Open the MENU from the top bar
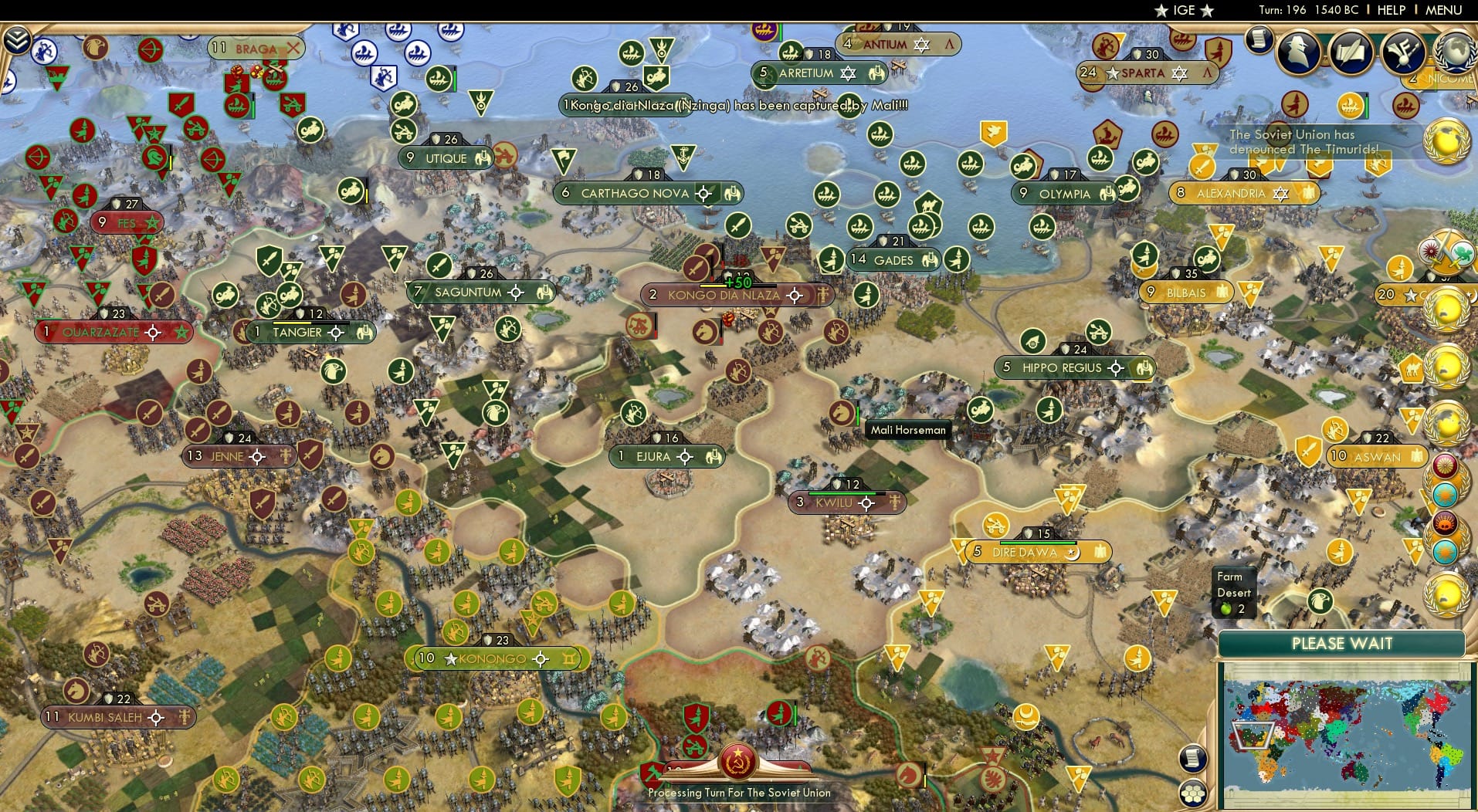 [x=1445, y=11]
